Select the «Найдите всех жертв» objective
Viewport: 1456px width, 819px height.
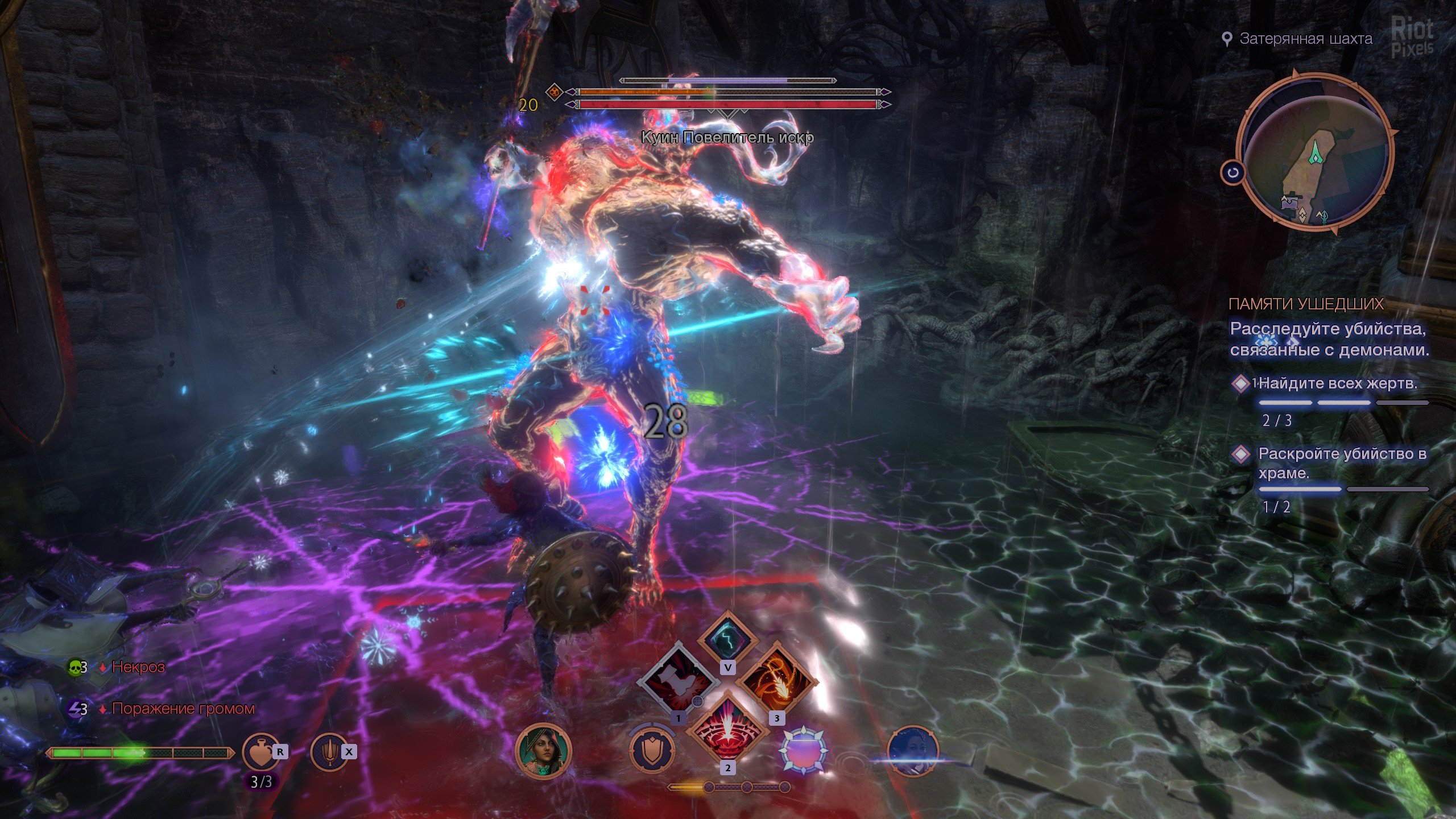(x=1337, y=384)
